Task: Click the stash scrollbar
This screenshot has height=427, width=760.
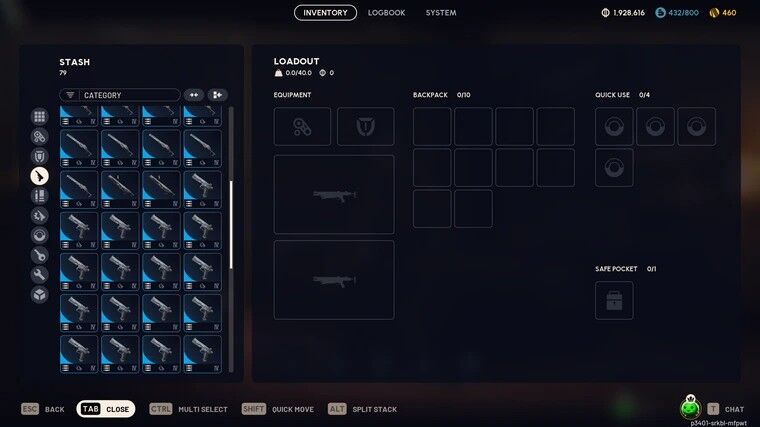Action: pyautogui.click(x=232, y=223)
